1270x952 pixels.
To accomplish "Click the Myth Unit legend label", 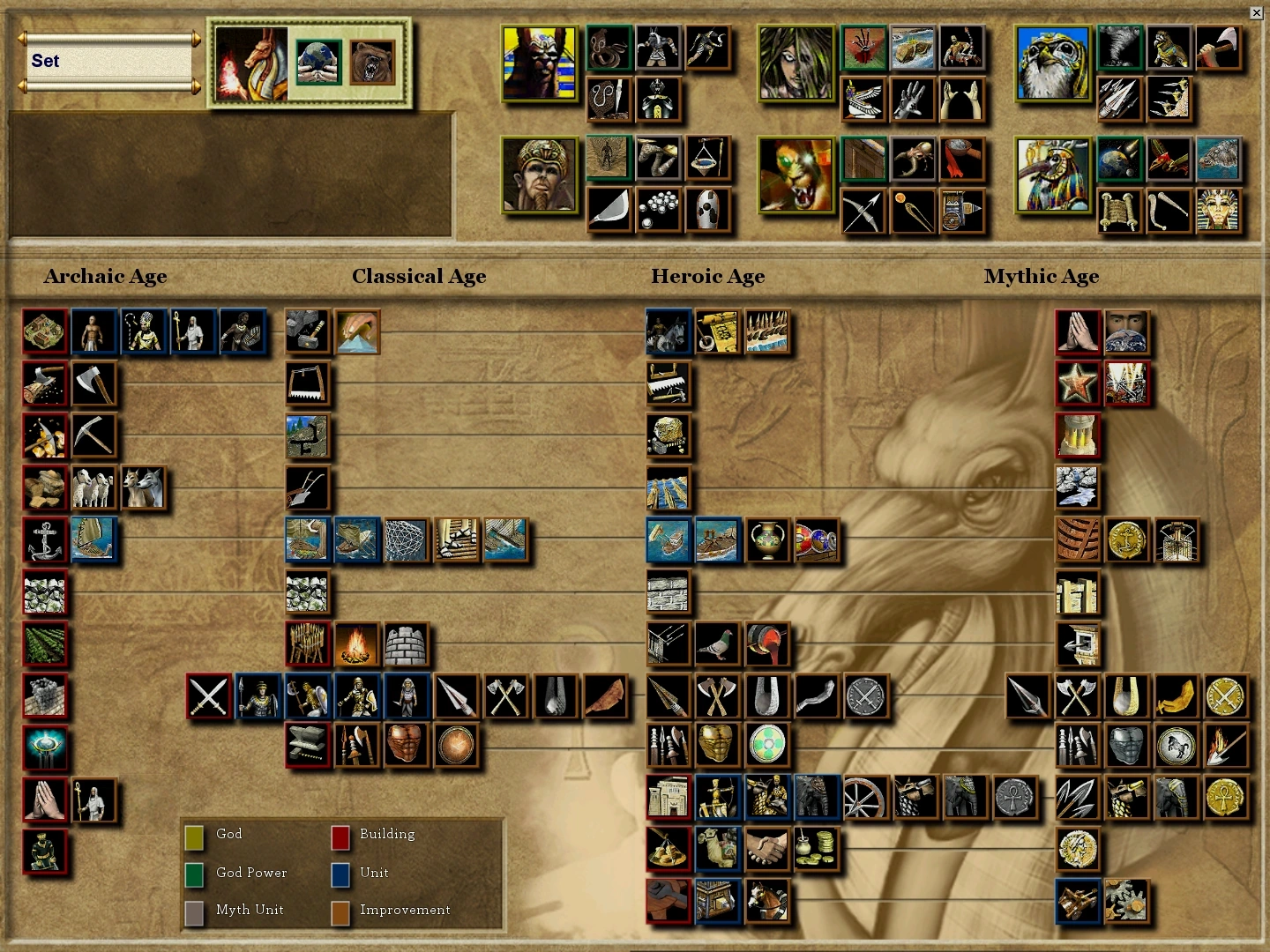I will [x=250, y=910].
